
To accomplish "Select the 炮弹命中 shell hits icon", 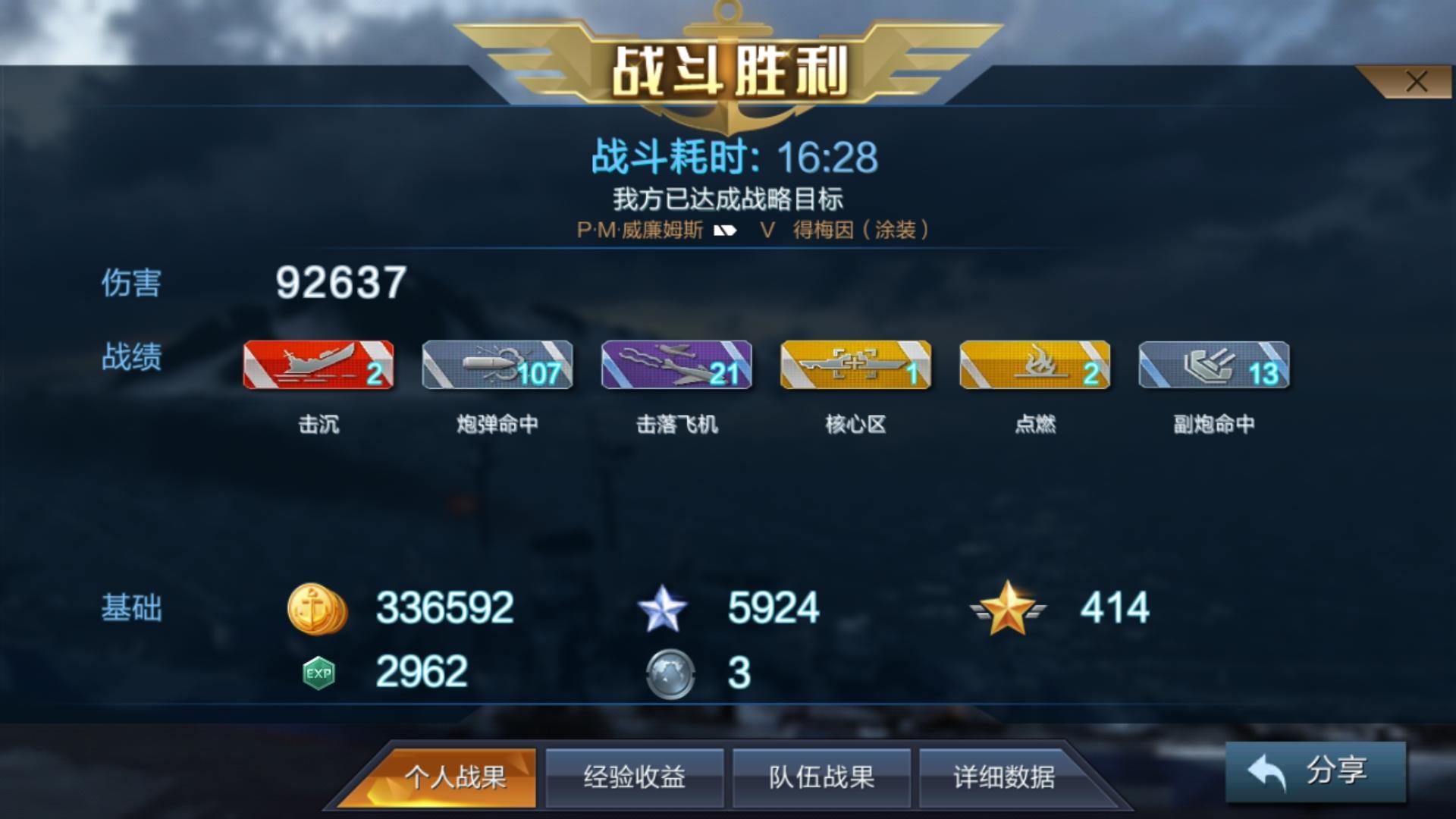I will tap(497, 366).
